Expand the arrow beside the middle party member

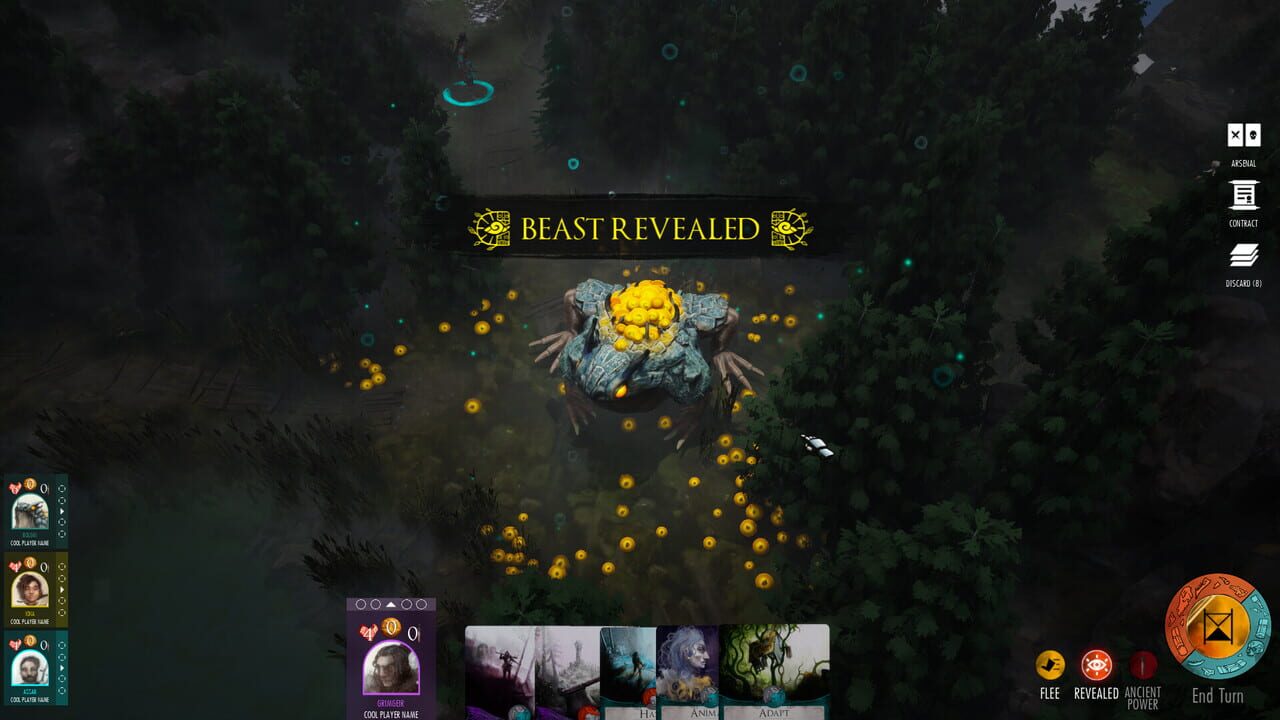[x=61, y=590]
